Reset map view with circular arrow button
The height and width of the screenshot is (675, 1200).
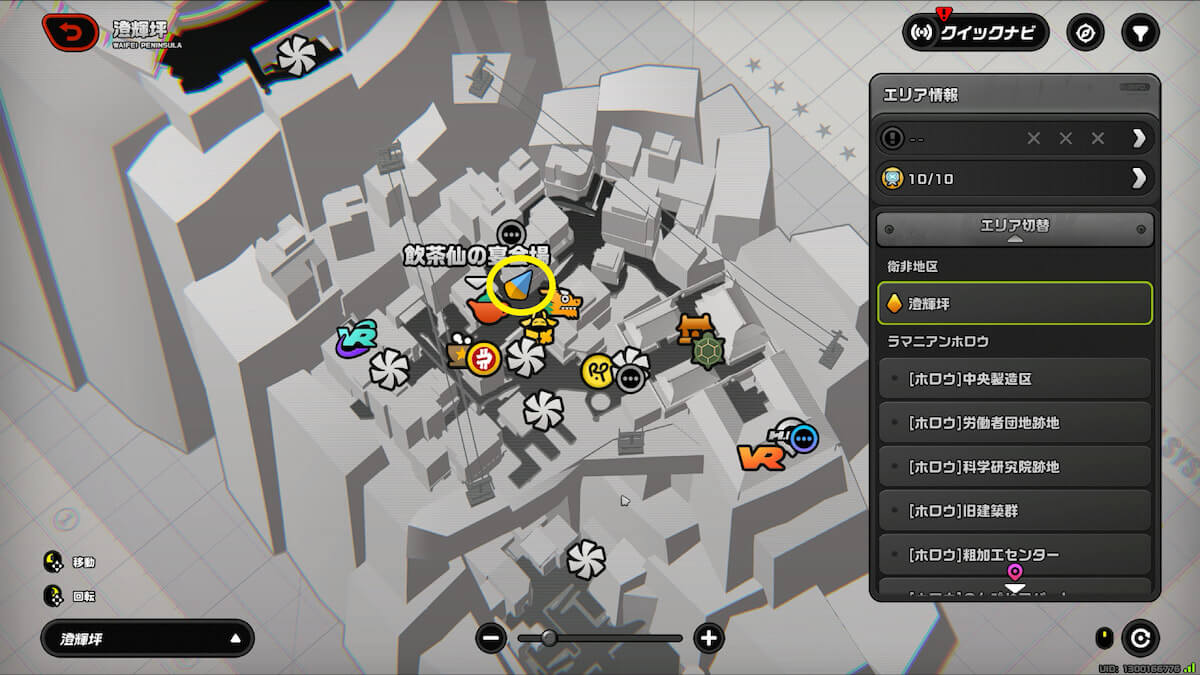[1140, 638]
